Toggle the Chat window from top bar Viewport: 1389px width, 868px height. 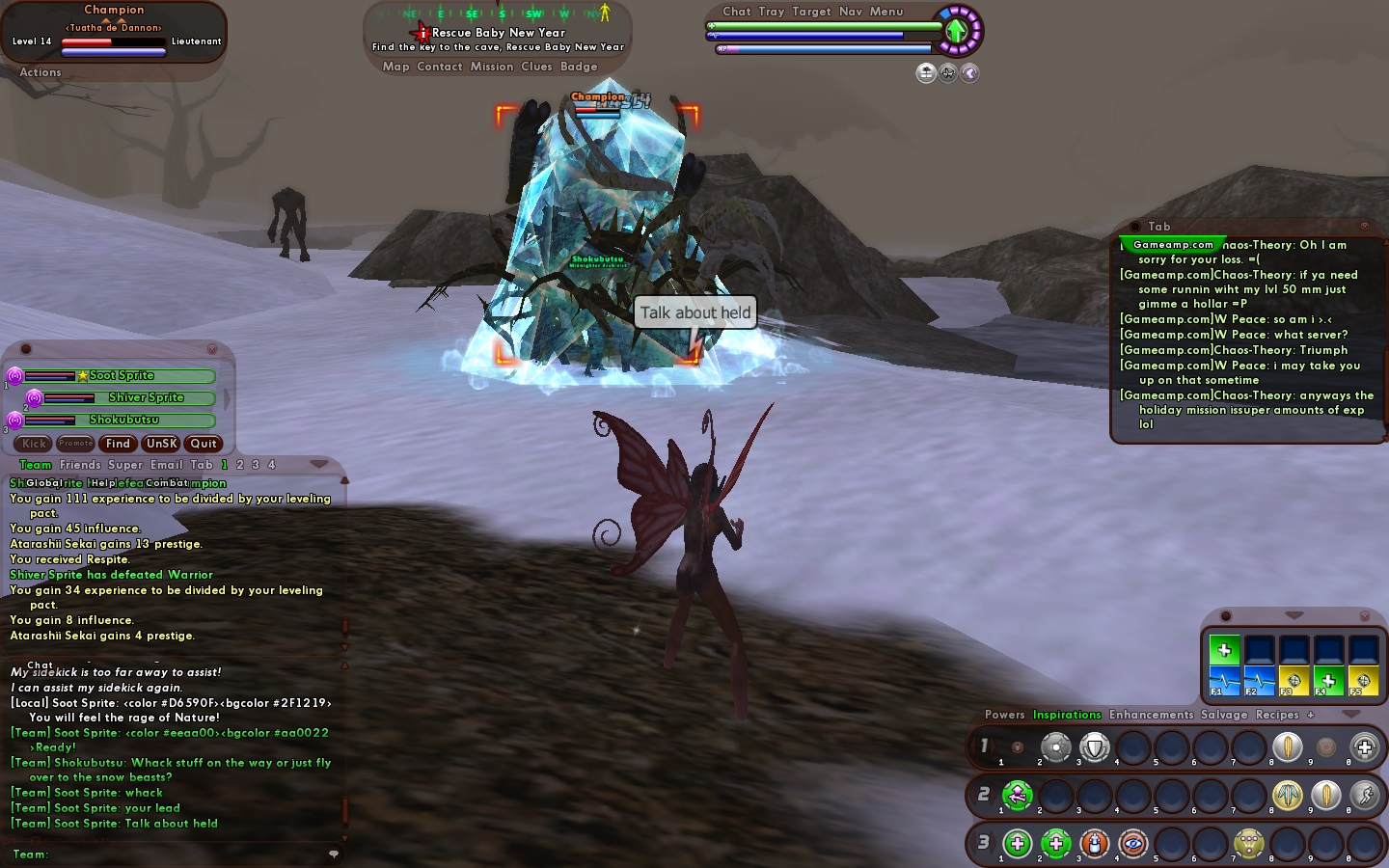pyautogui.click(x=737, y=12)
